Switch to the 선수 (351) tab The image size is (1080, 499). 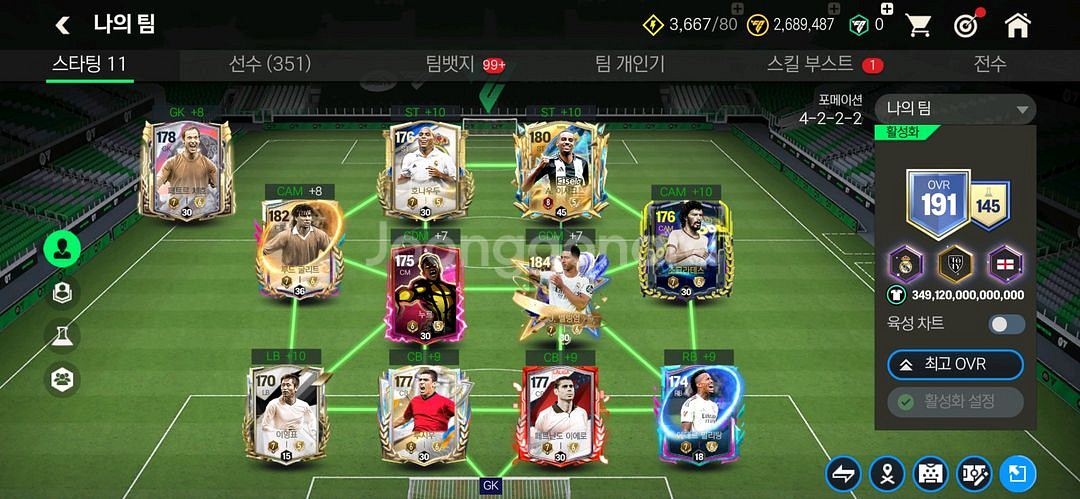point(270,64)
